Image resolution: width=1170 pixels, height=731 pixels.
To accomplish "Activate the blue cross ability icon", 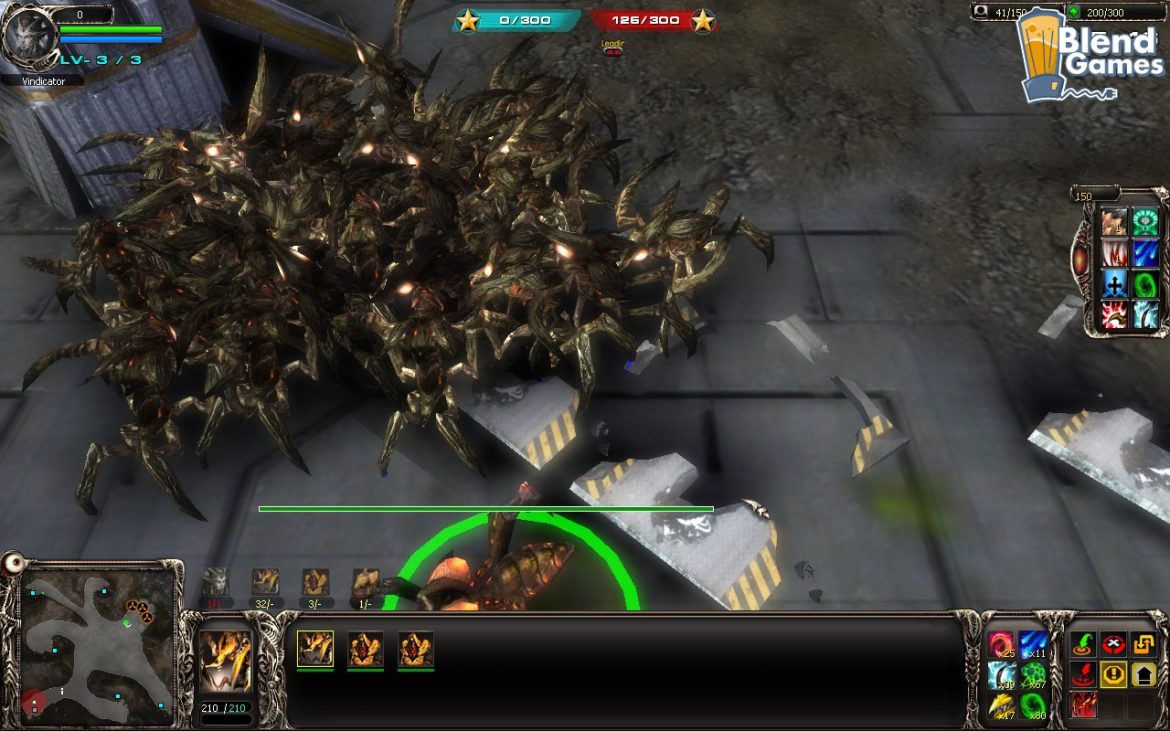I will click(x=1115, y=284).
